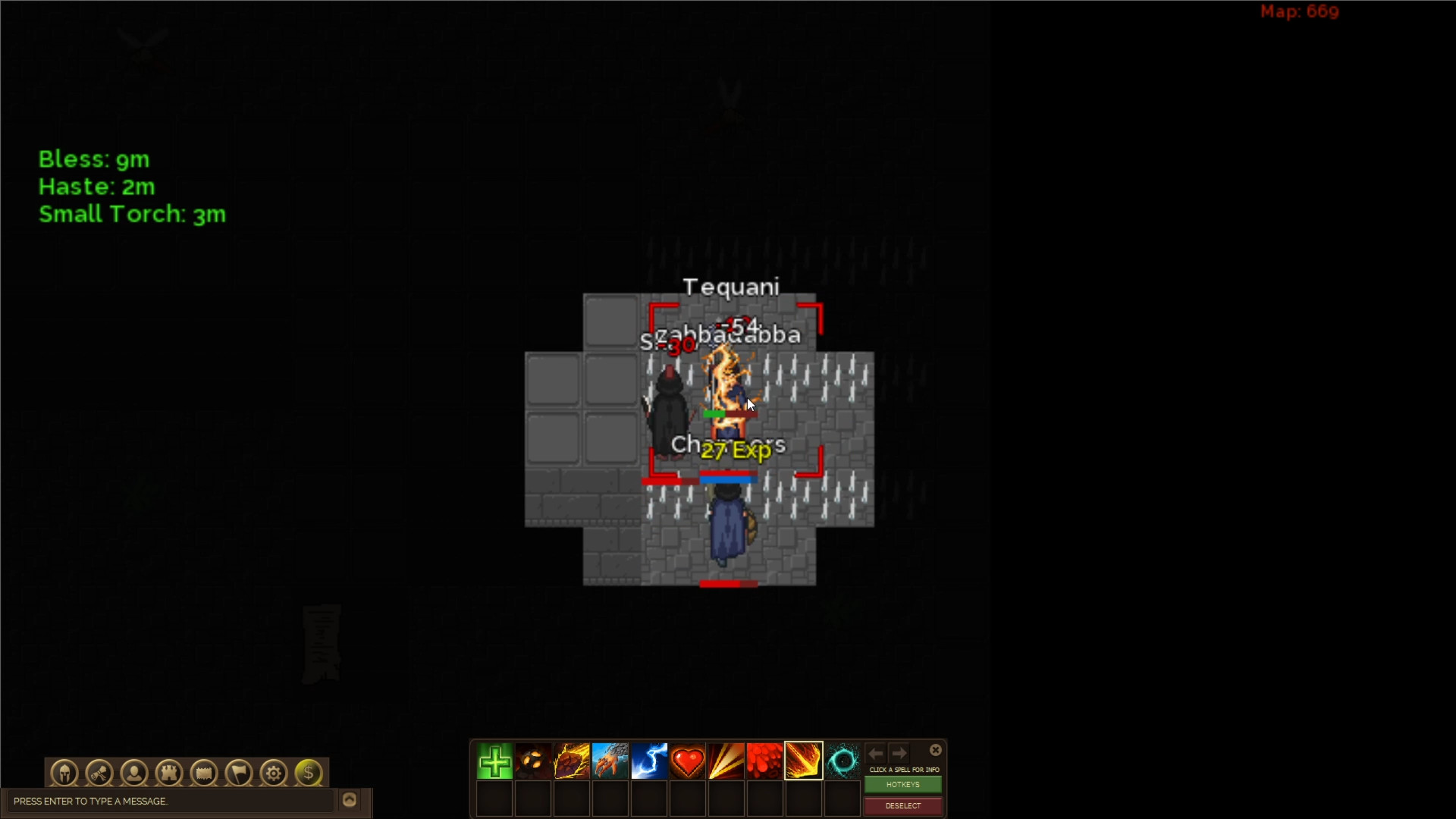Select the yellow light beam spell
The image size is (1456, 819).
[x=727, y=761]
